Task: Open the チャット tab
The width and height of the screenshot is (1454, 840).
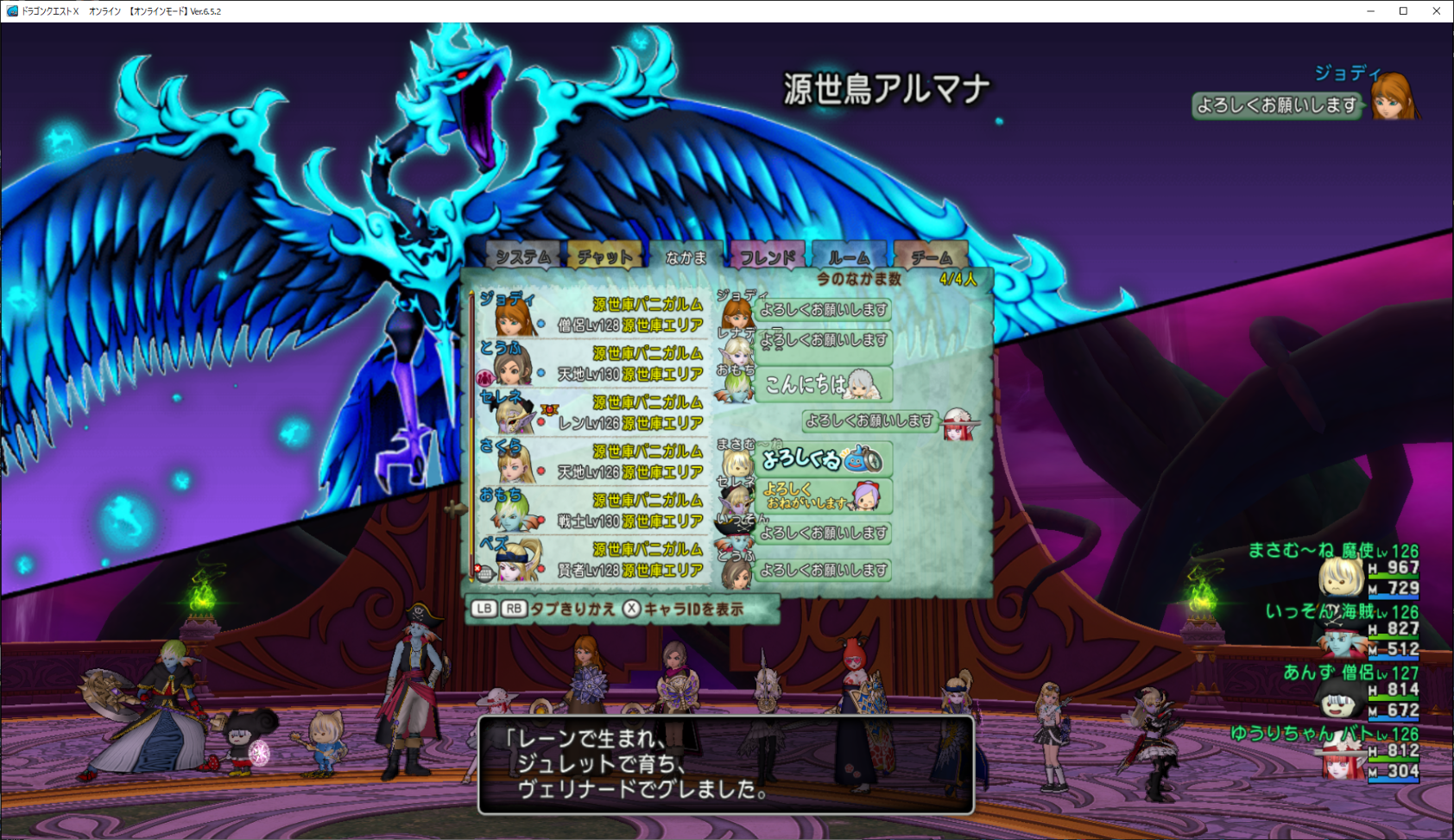Action: pos(604,256)
